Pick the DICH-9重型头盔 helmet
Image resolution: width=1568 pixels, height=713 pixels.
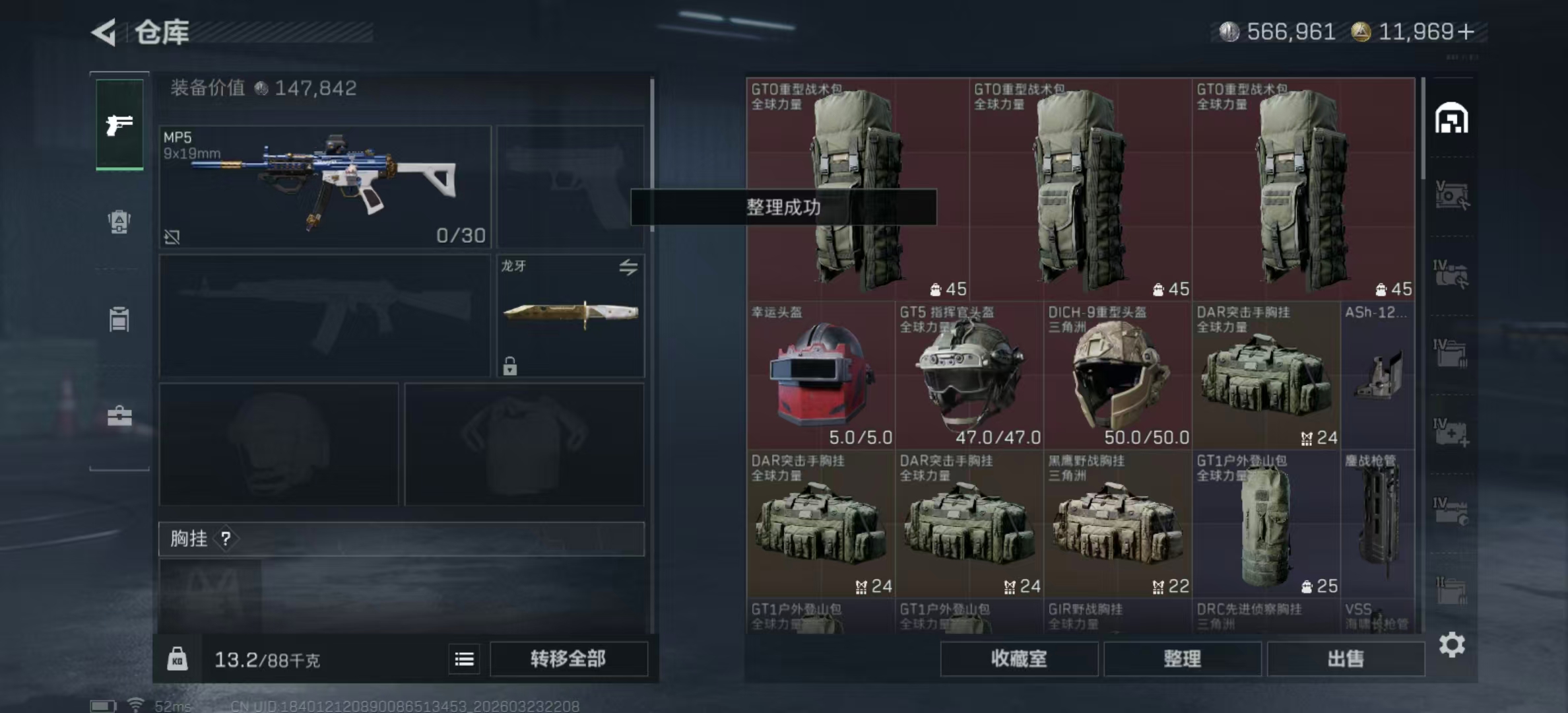[1117, 375]
